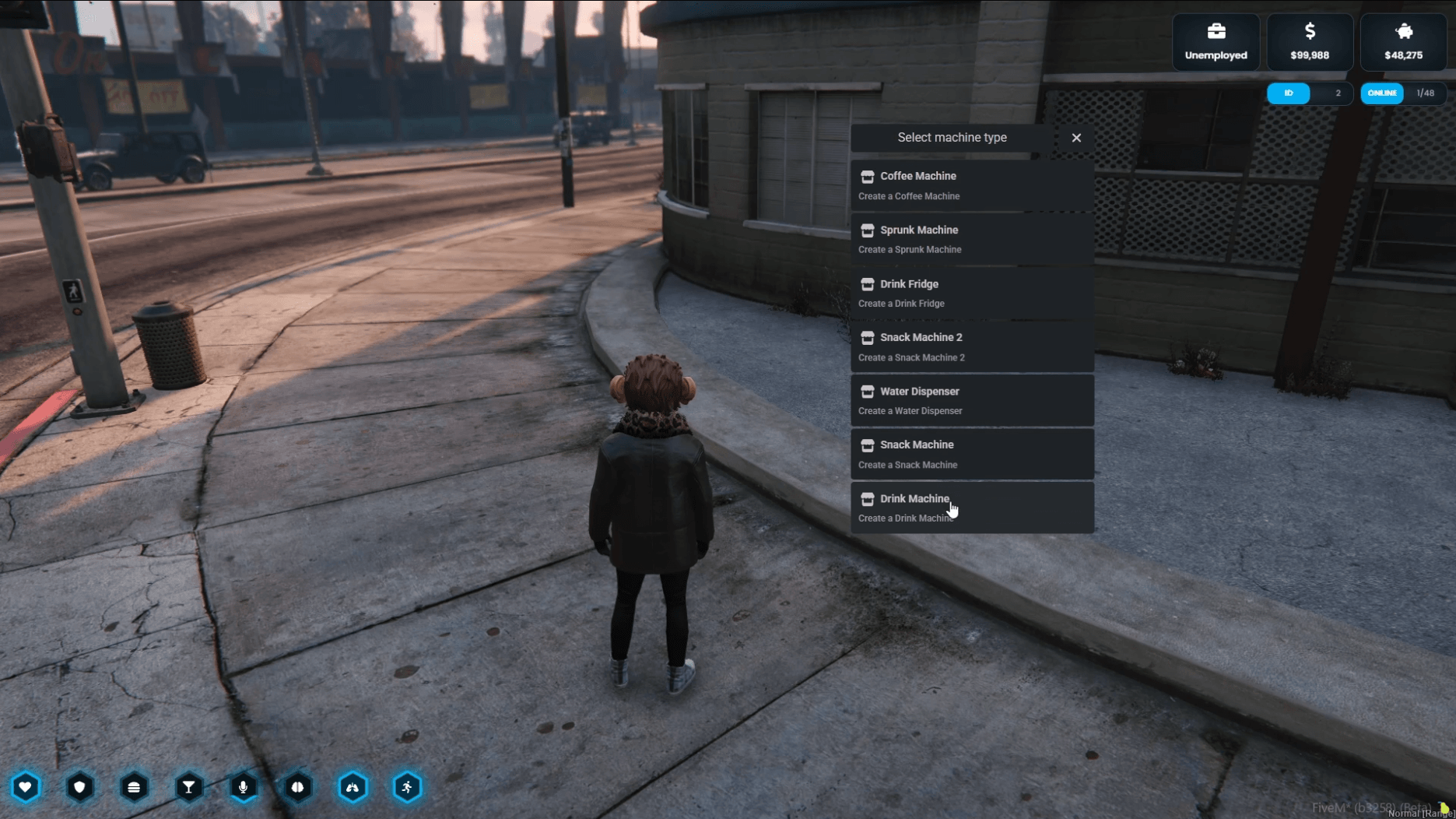Select the armor shield status icon

[x=80, y=788]
